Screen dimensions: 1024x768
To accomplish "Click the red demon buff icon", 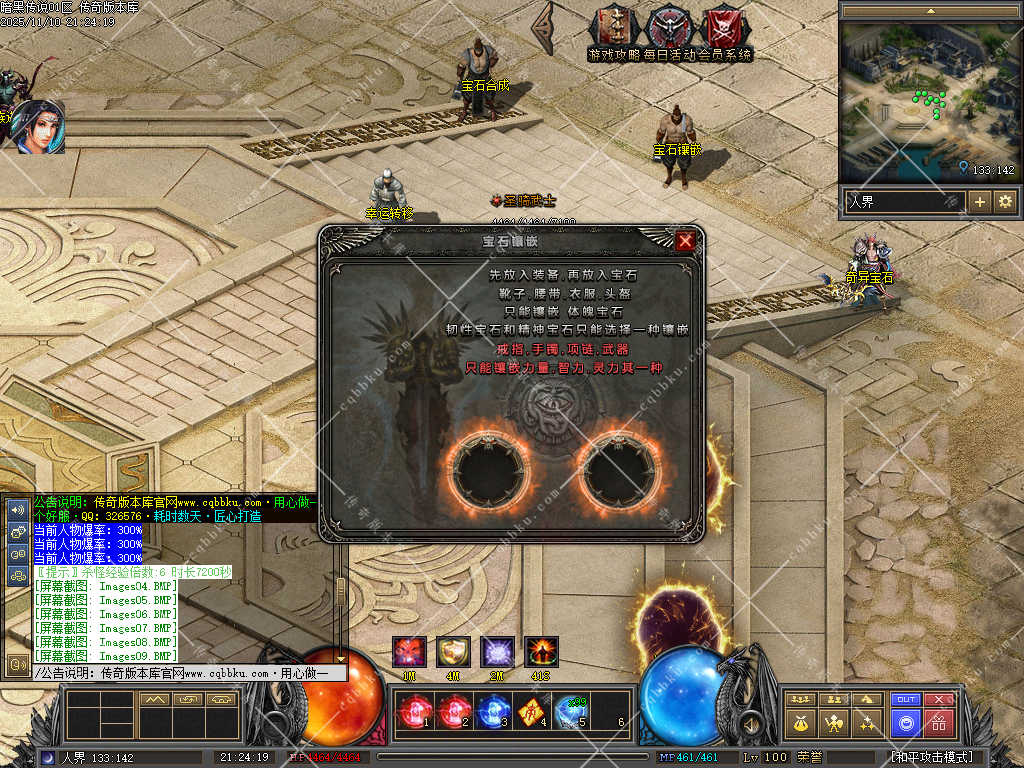I will (x=409, y=652).
